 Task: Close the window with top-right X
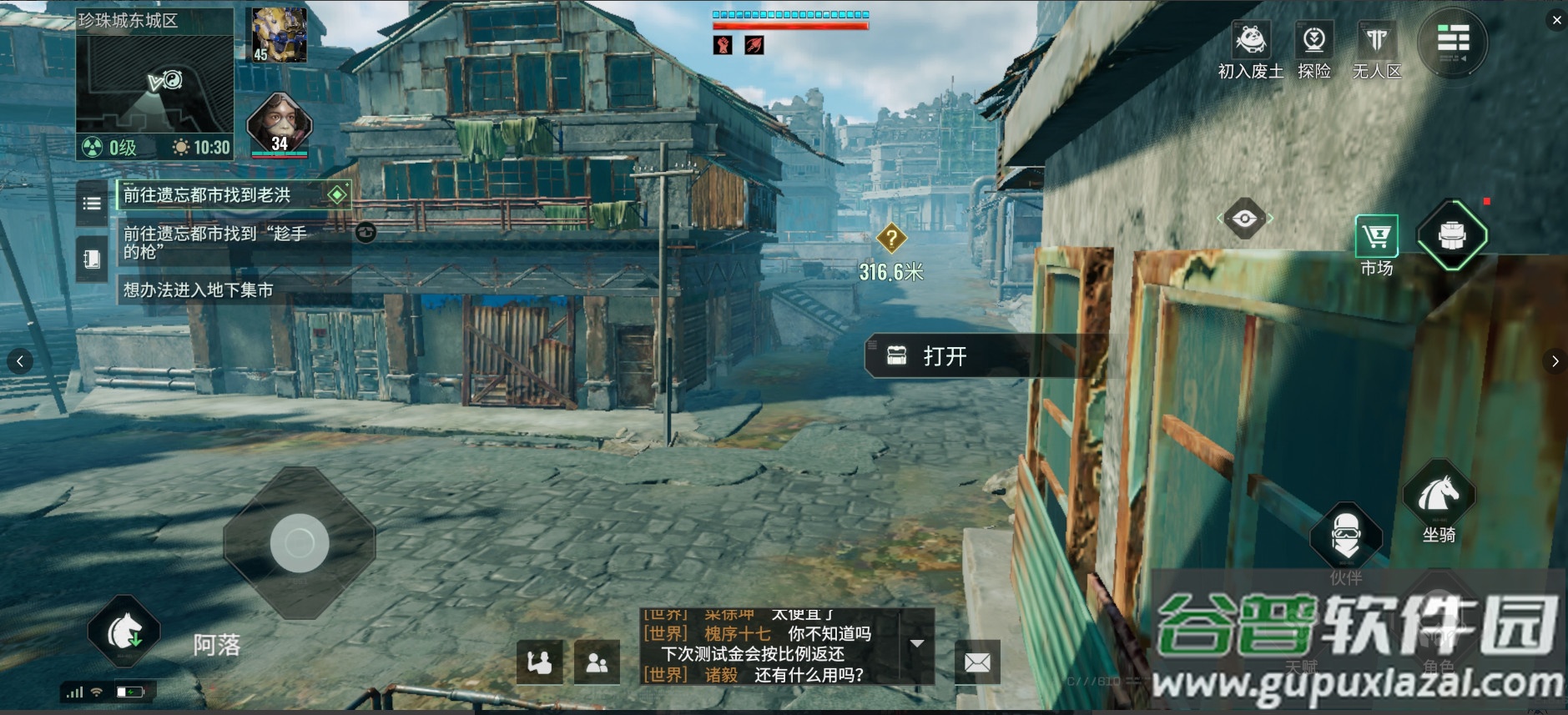pos(1556,20)
